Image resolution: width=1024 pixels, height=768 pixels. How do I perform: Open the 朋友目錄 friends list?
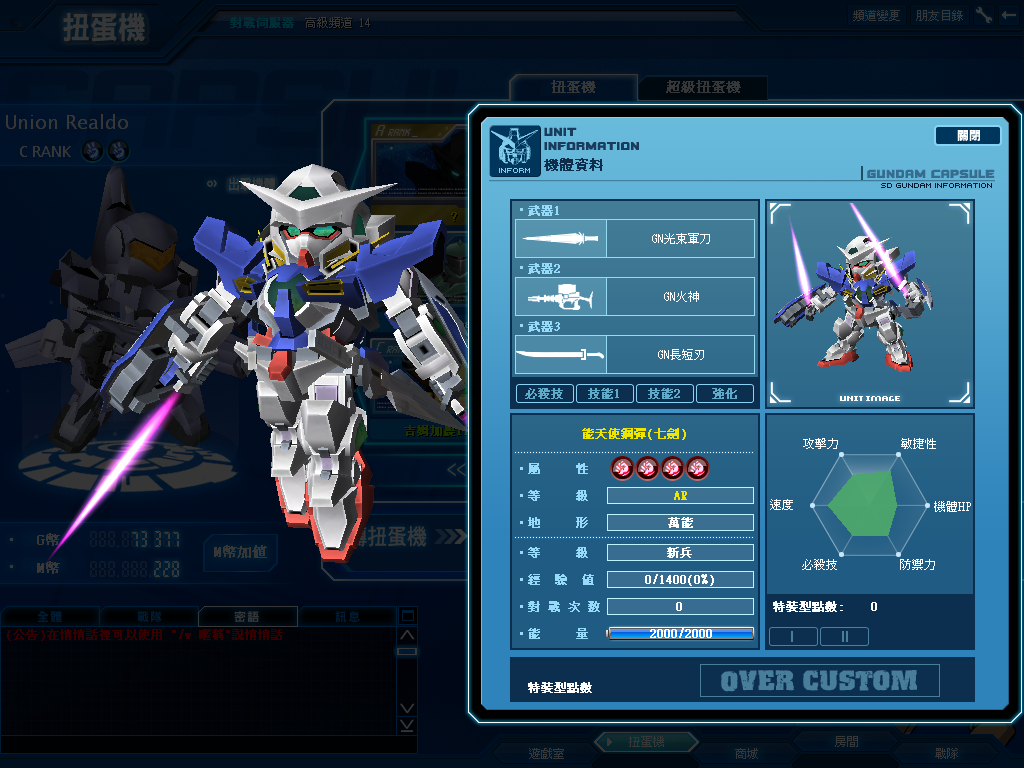pos(939,15)
